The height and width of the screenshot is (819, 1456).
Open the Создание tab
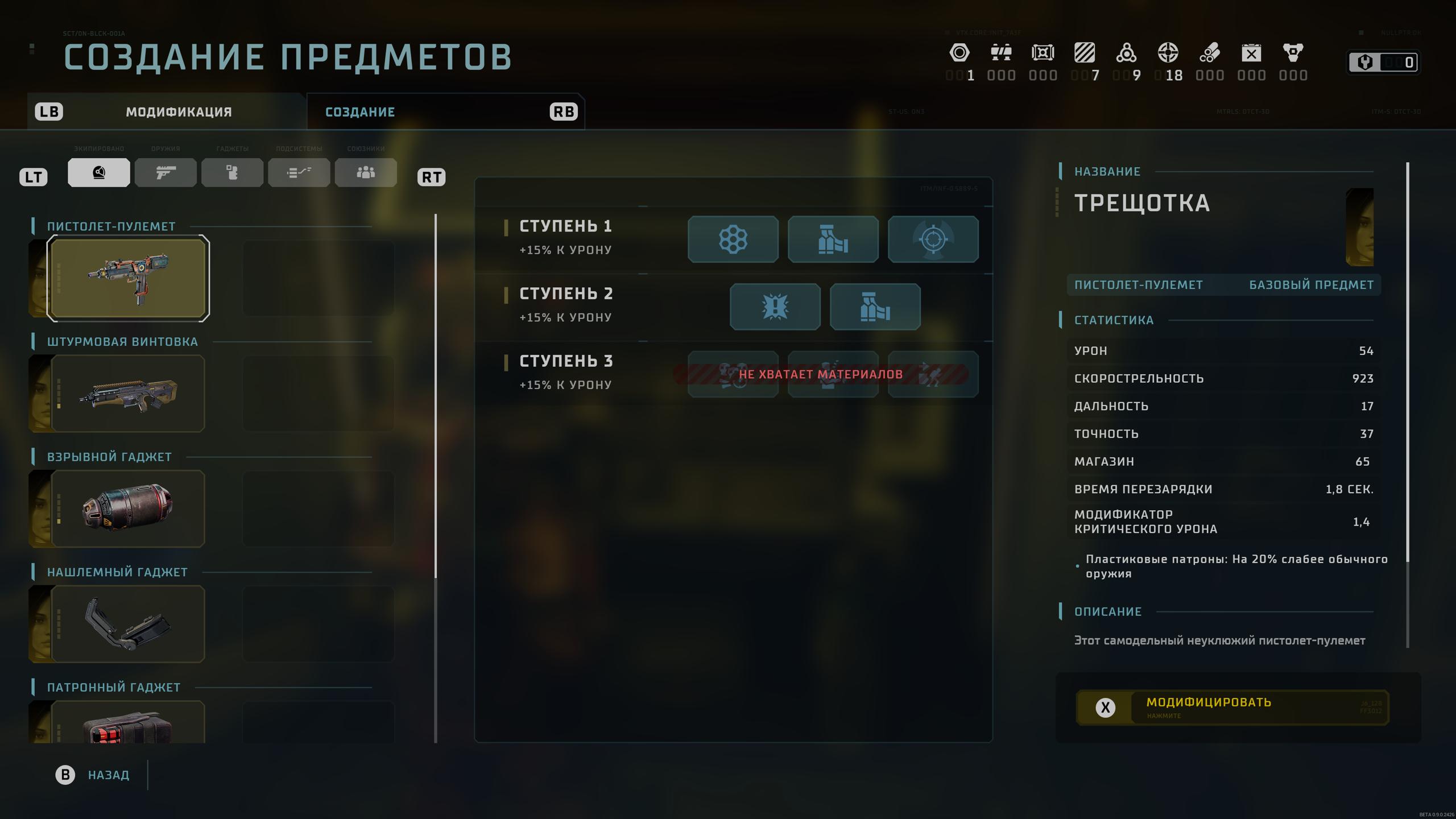(x=360, y=112)
